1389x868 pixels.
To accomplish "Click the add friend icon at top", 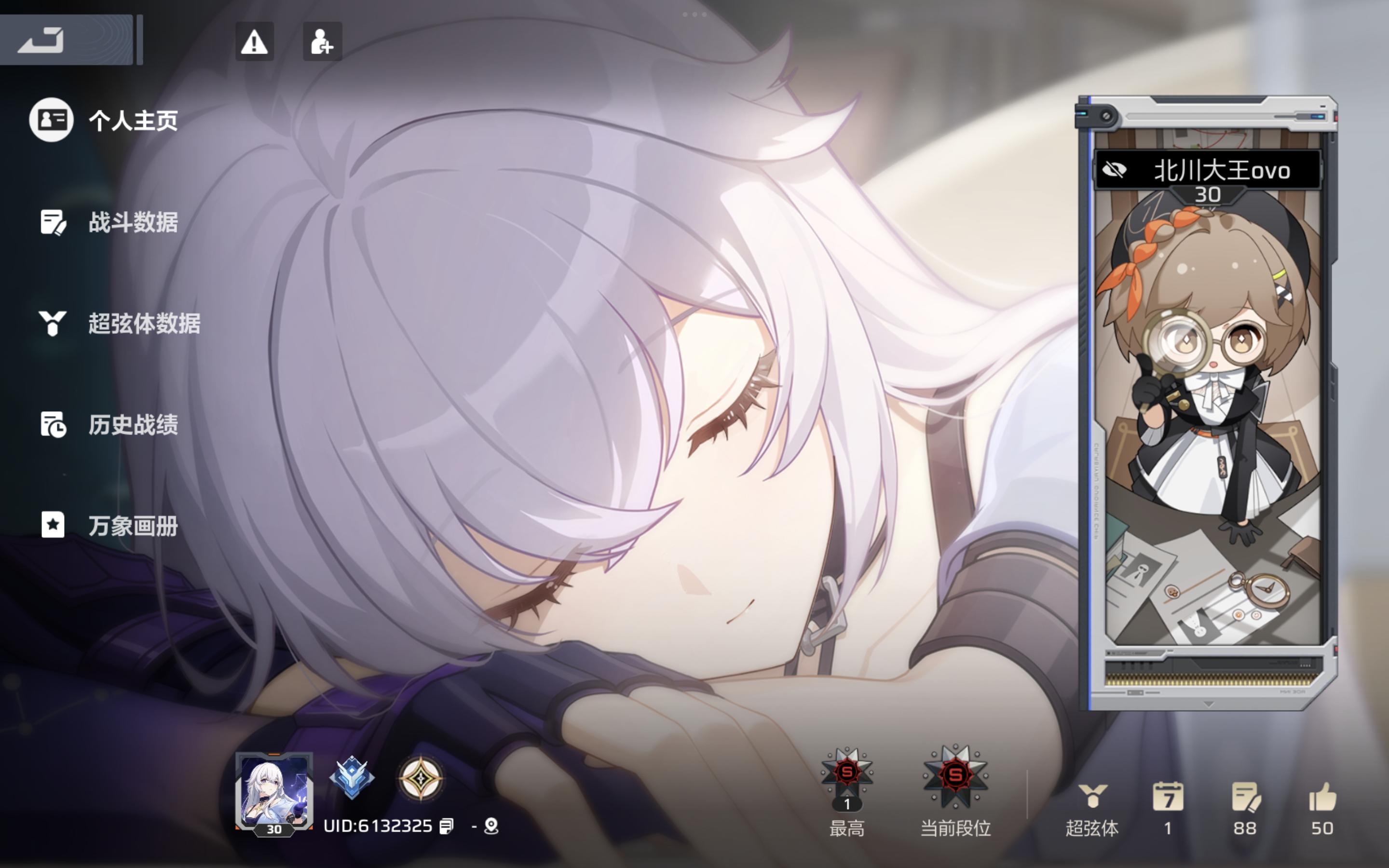I will (x=323, y=41).
